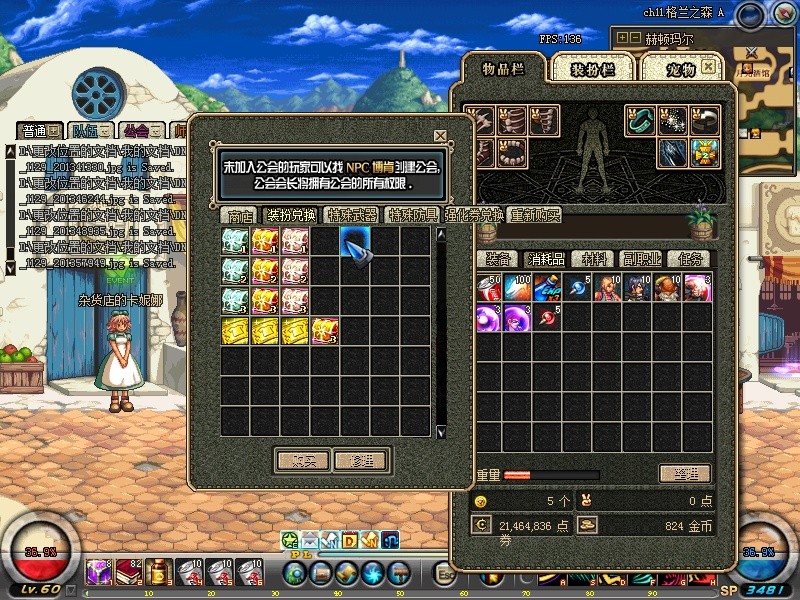
Task: Select the 特殊防具 shop tab
Action: click(x=413, y=215)
